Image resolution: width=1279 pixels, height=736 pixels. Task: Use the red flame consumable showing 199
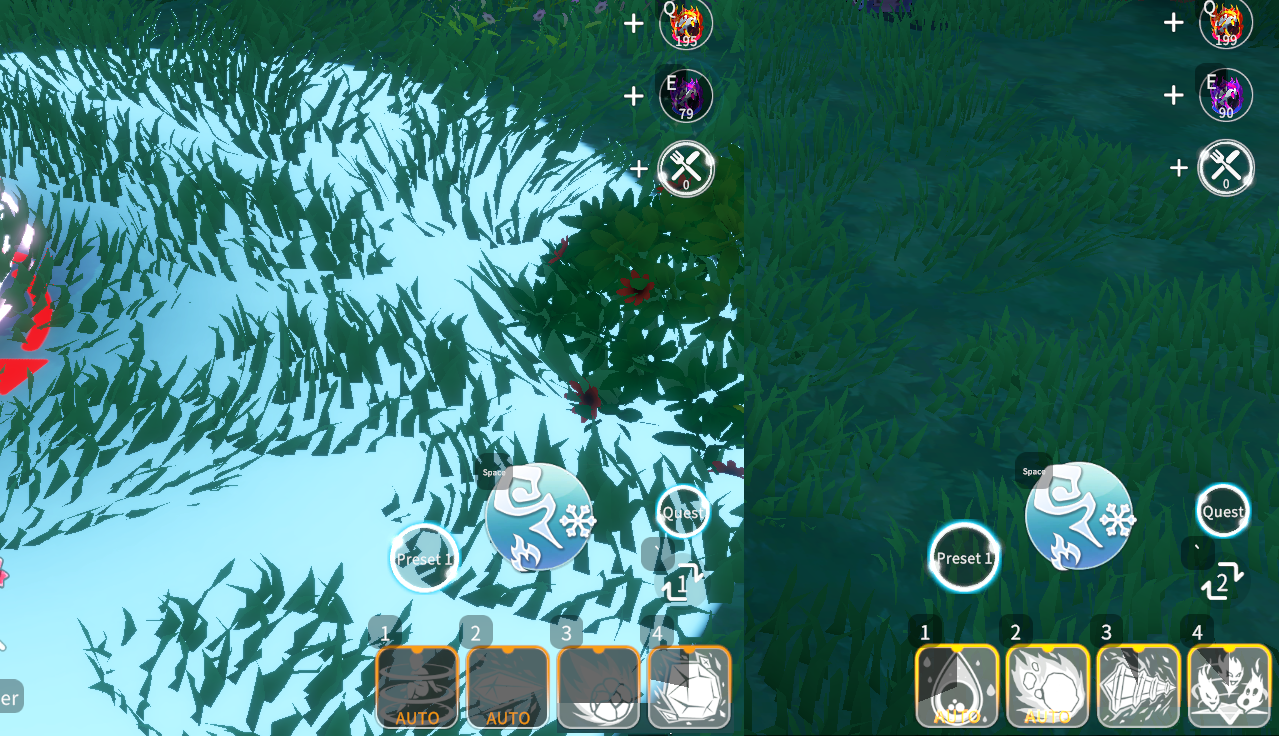click(x=1226, y=23)
